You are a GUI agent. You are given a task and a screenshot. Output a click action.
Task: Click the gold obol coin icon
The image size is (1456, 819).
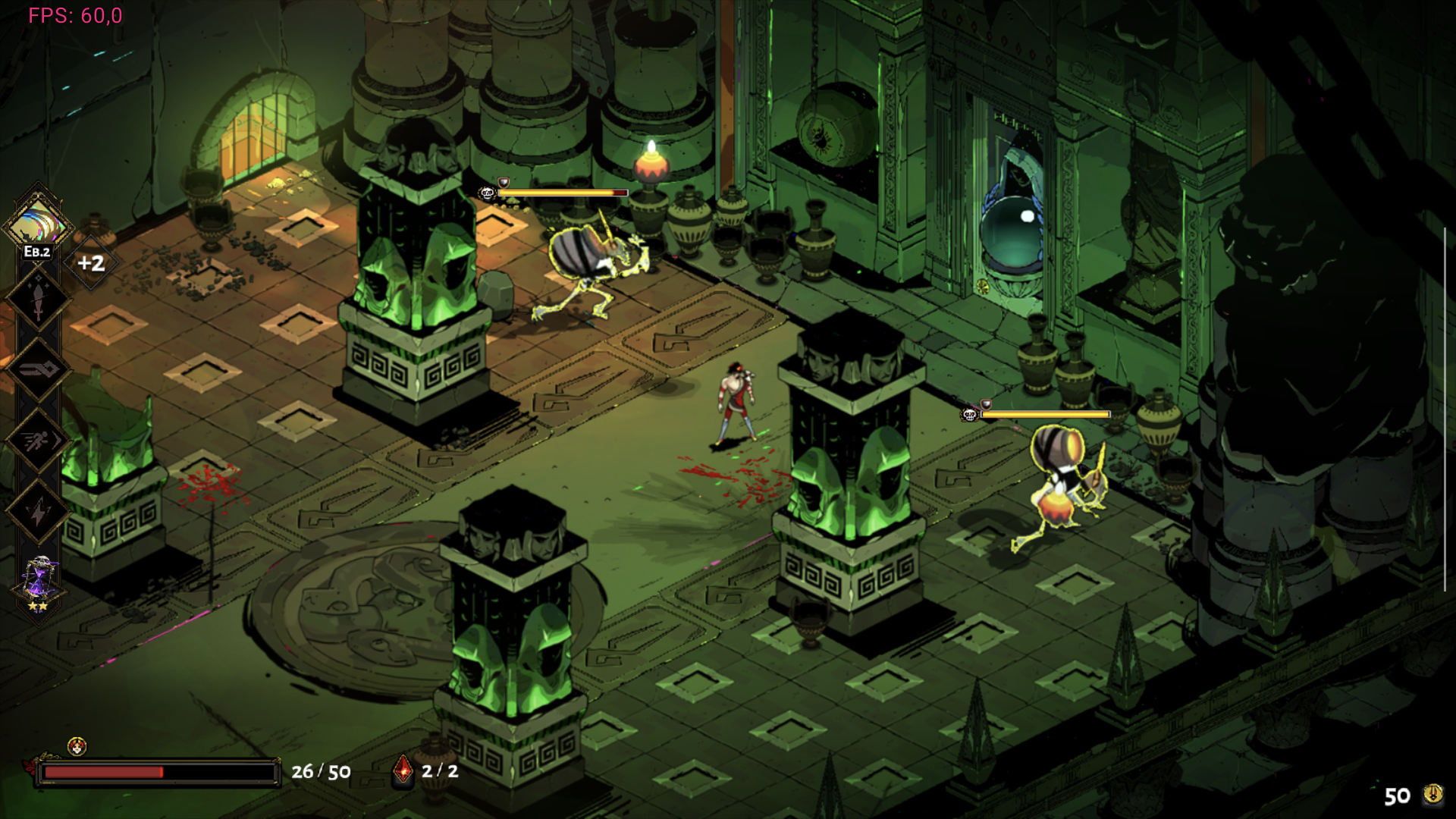pos(1432,794)
